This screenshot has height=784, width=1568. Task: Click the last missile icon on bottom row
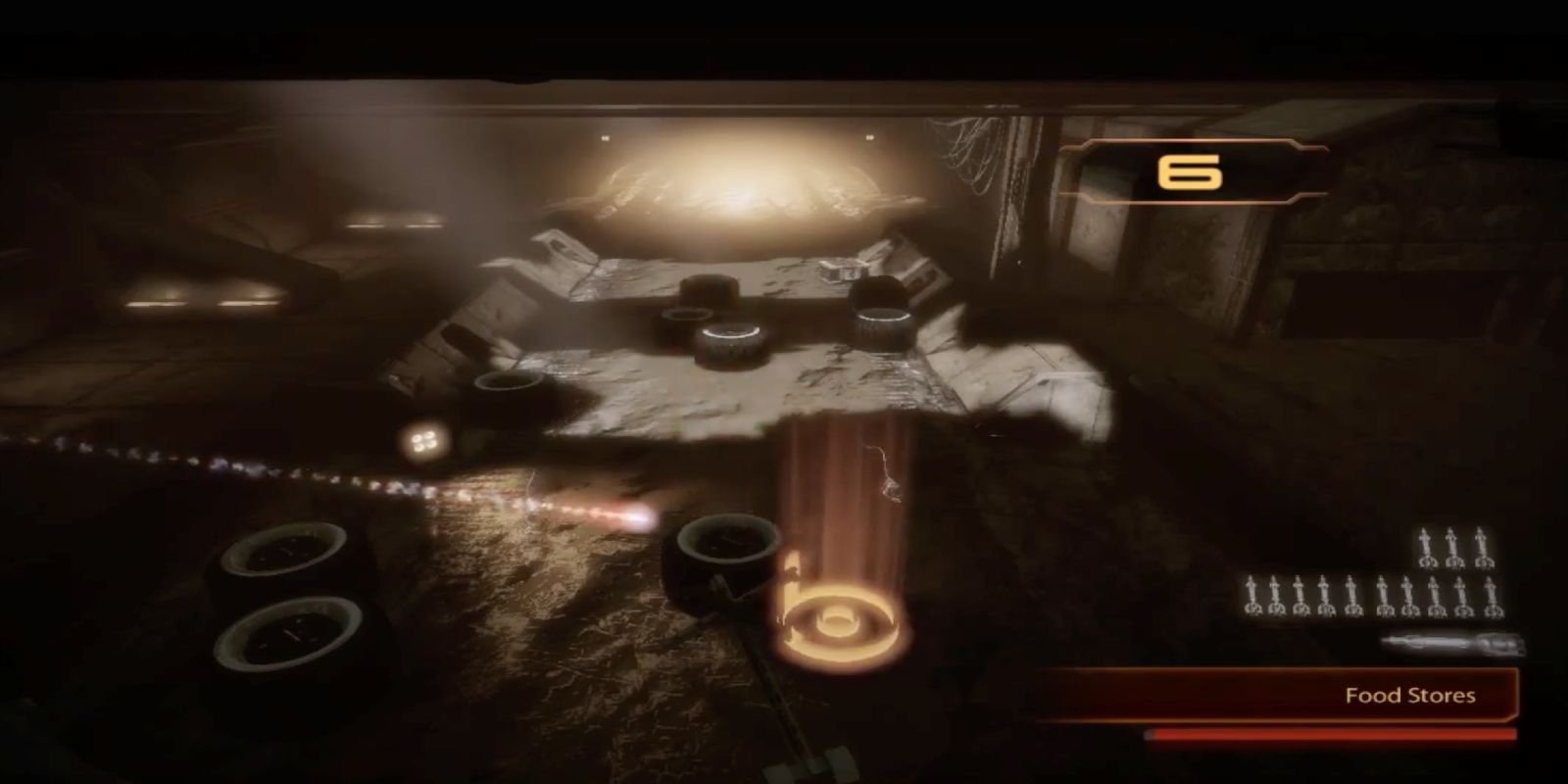(x=1491, y=596)
